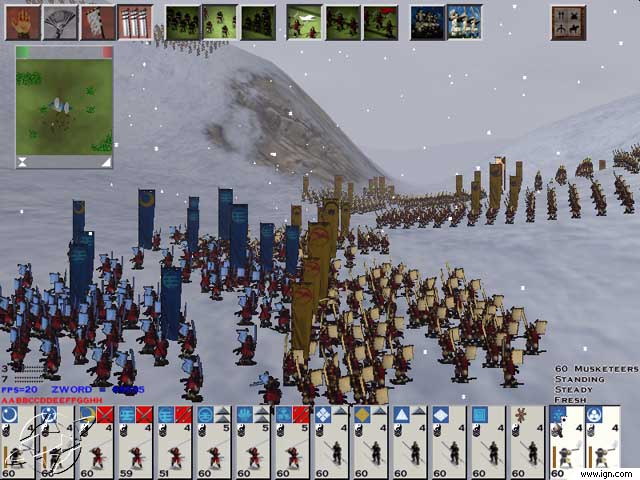The height and width of the screenshot is (480, 640).
Task: Choose the formation icon with white flag
Action: 304,21
